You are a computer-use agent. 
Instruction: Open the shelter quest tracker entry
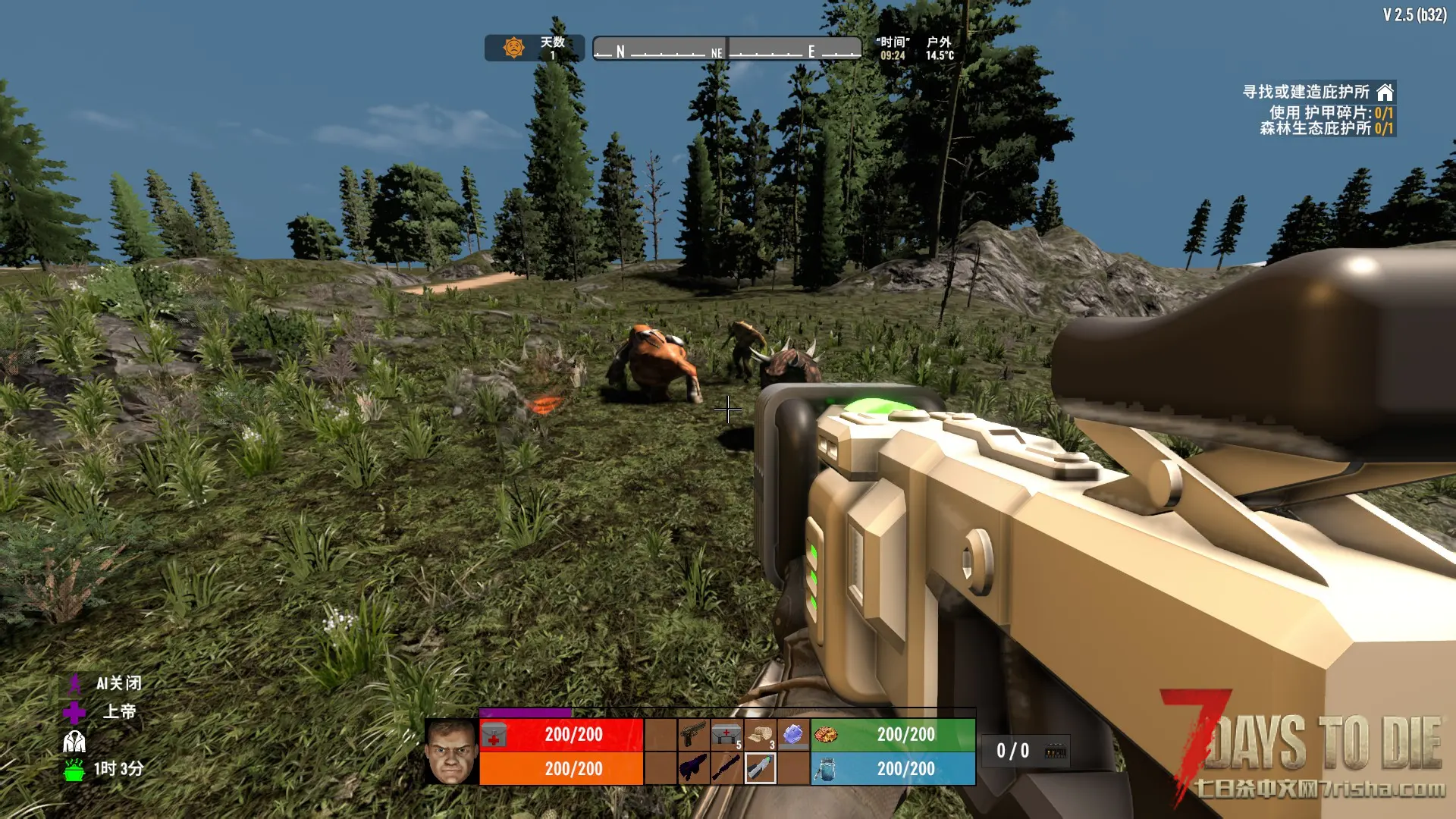(x=1318, y=92)
